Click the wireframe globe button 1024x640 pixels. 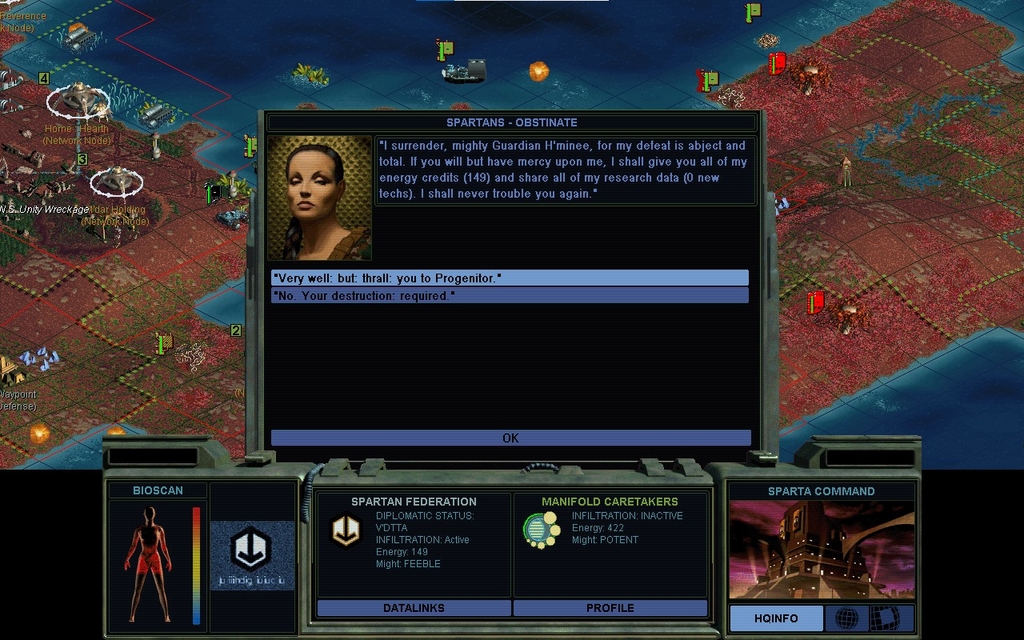(846, 618)
